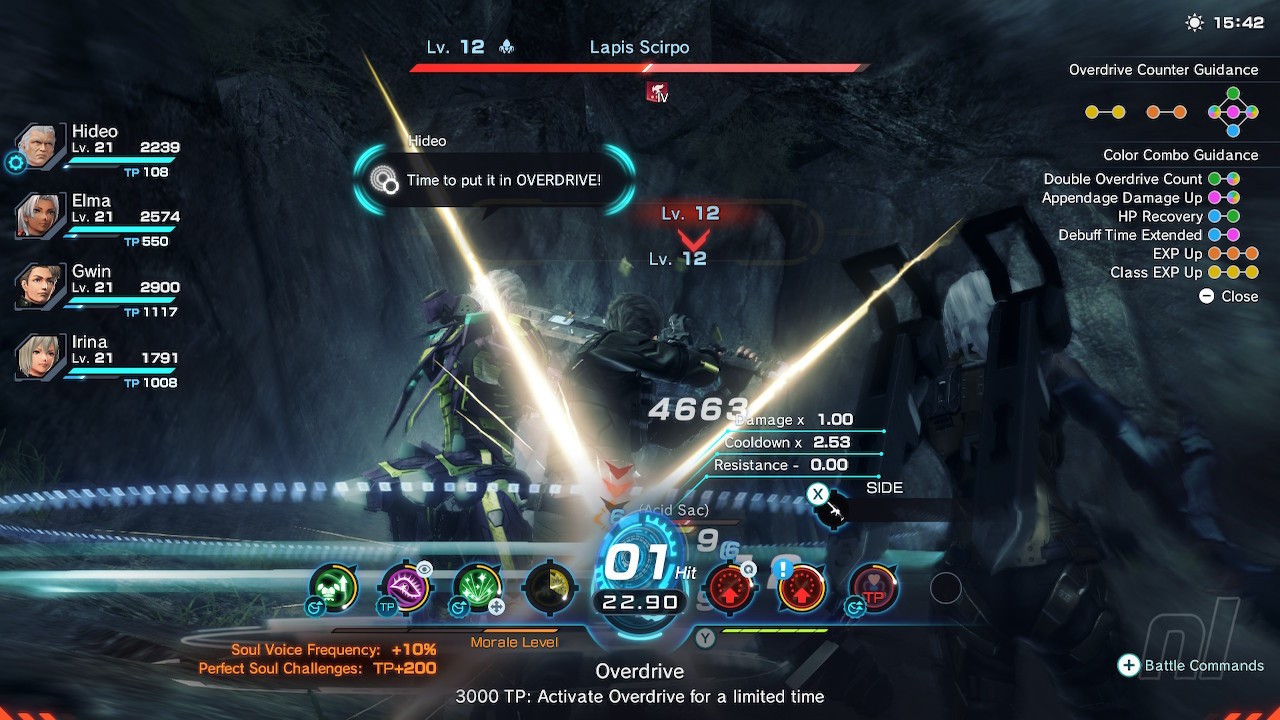This screenshot has width=1280, height=720.
Task: Answer Hideo's OVERDRIVE soul voice prompt
Action: tap(494, 180)
